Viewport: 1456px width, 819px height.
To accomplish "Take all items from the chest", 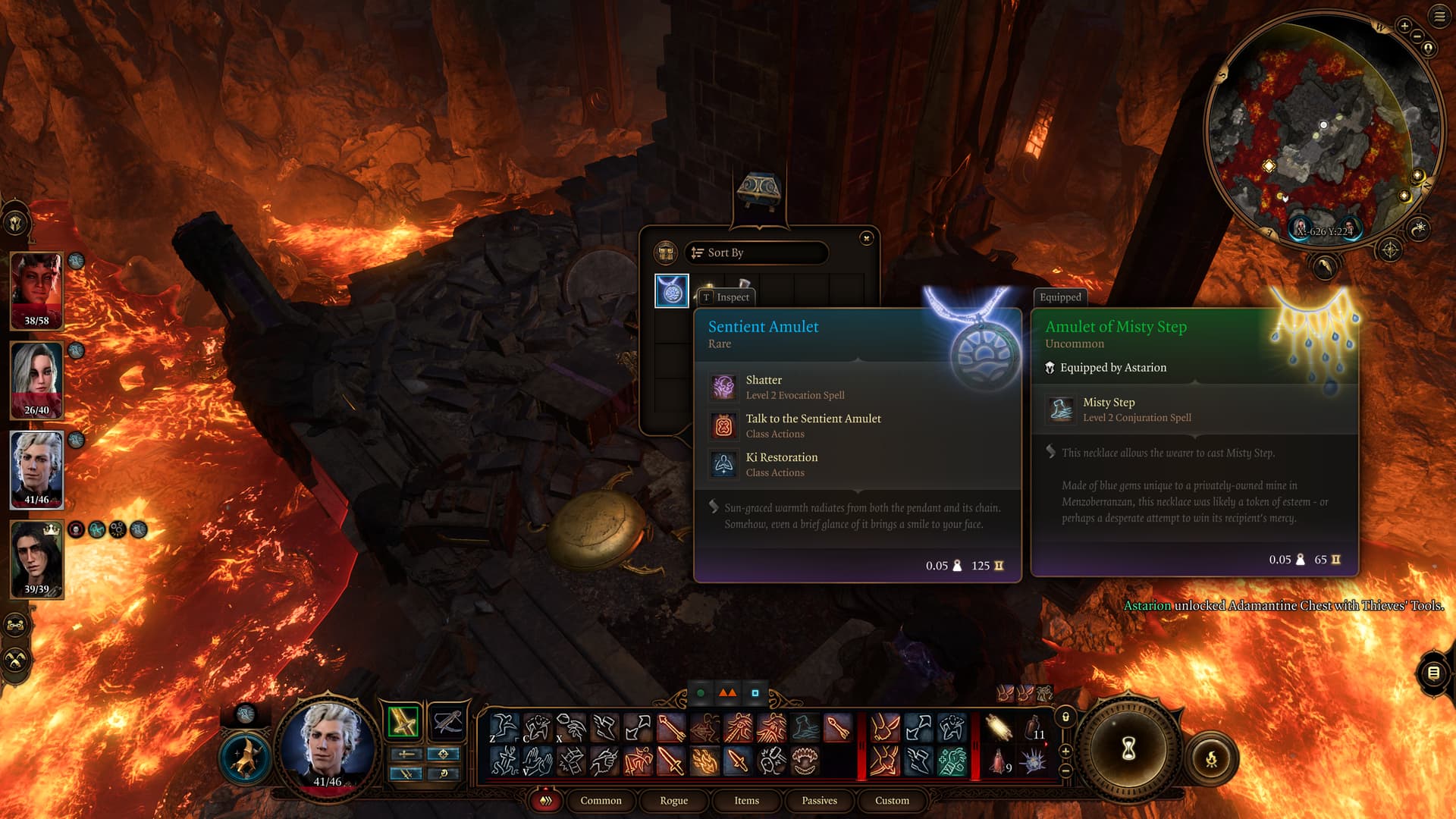I will (666, 253).
